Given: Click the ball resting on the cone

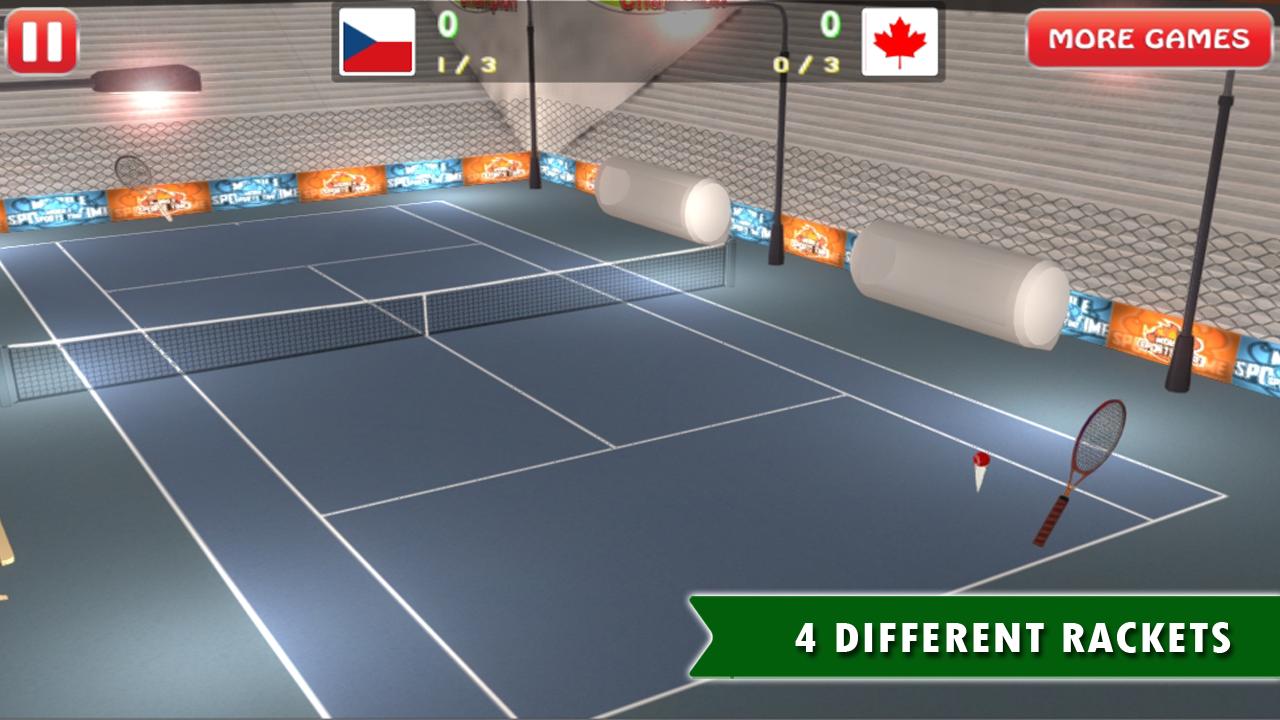Looking at the screenshot, I should coord(983,460).
